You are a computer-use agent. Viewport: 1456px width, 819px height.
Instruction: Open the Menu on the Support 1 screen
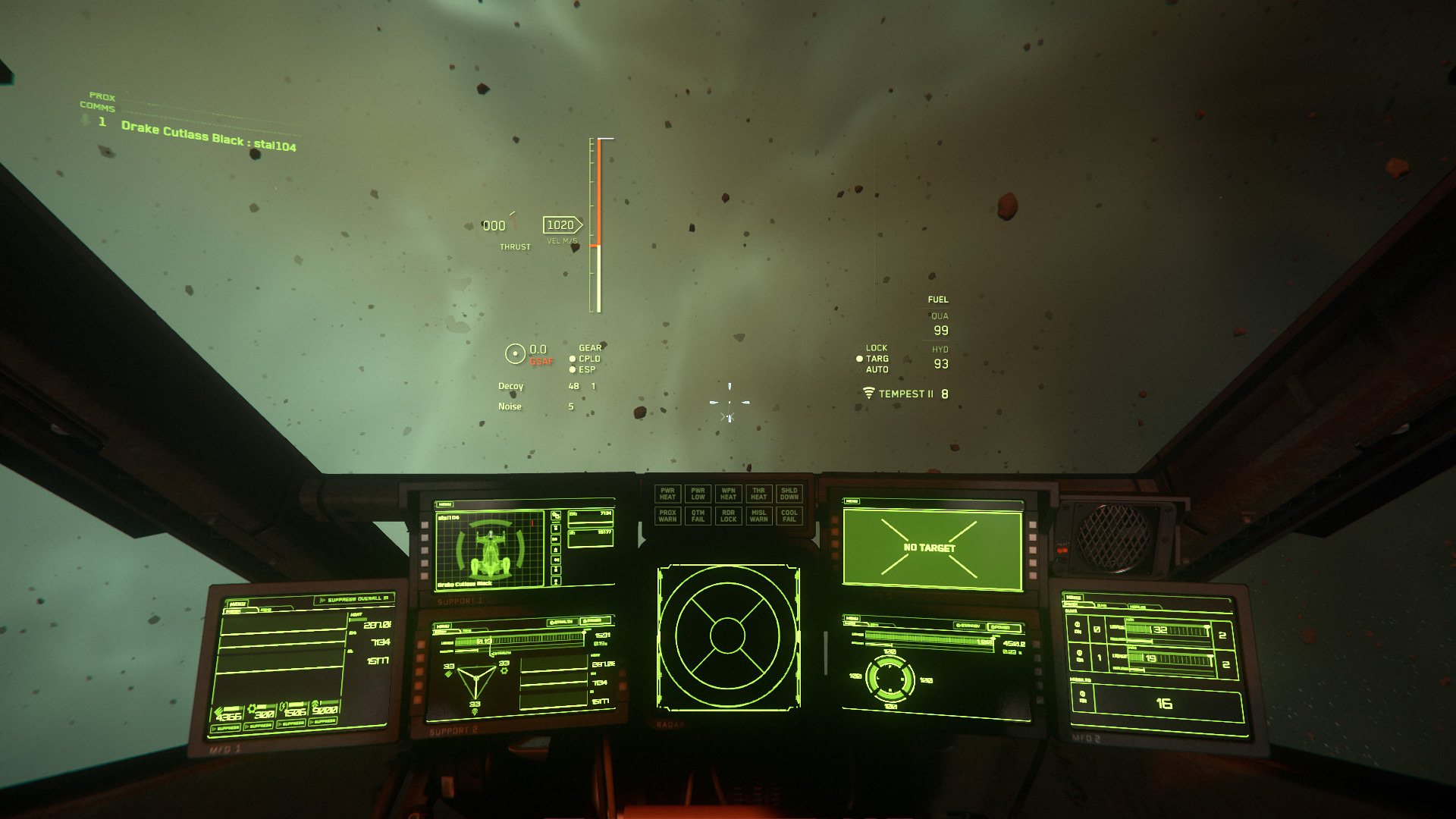(x=445, y=504)
